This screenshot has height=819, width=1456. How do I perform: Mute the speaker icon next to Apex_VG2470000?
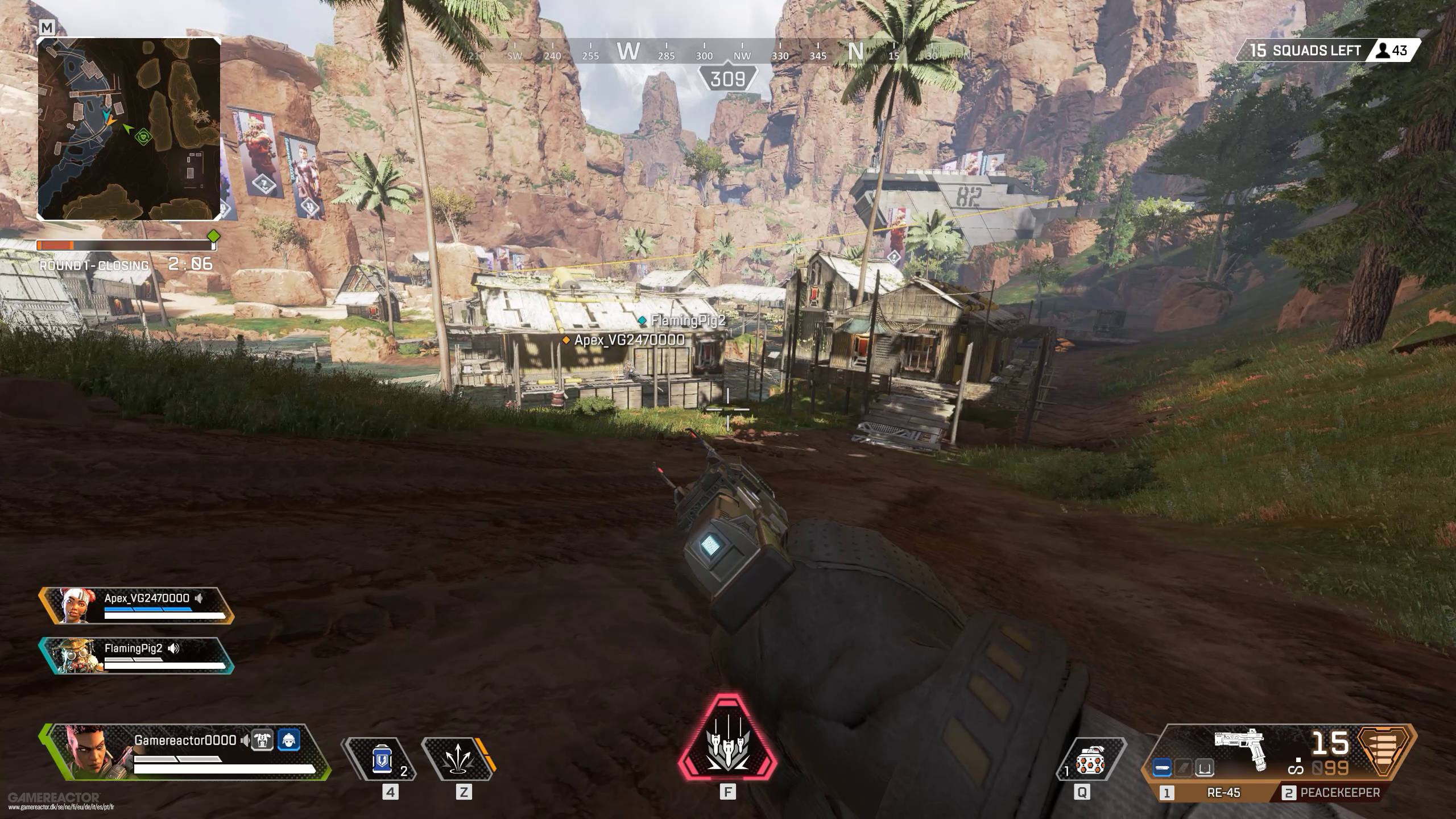click(x=199, y=598)
